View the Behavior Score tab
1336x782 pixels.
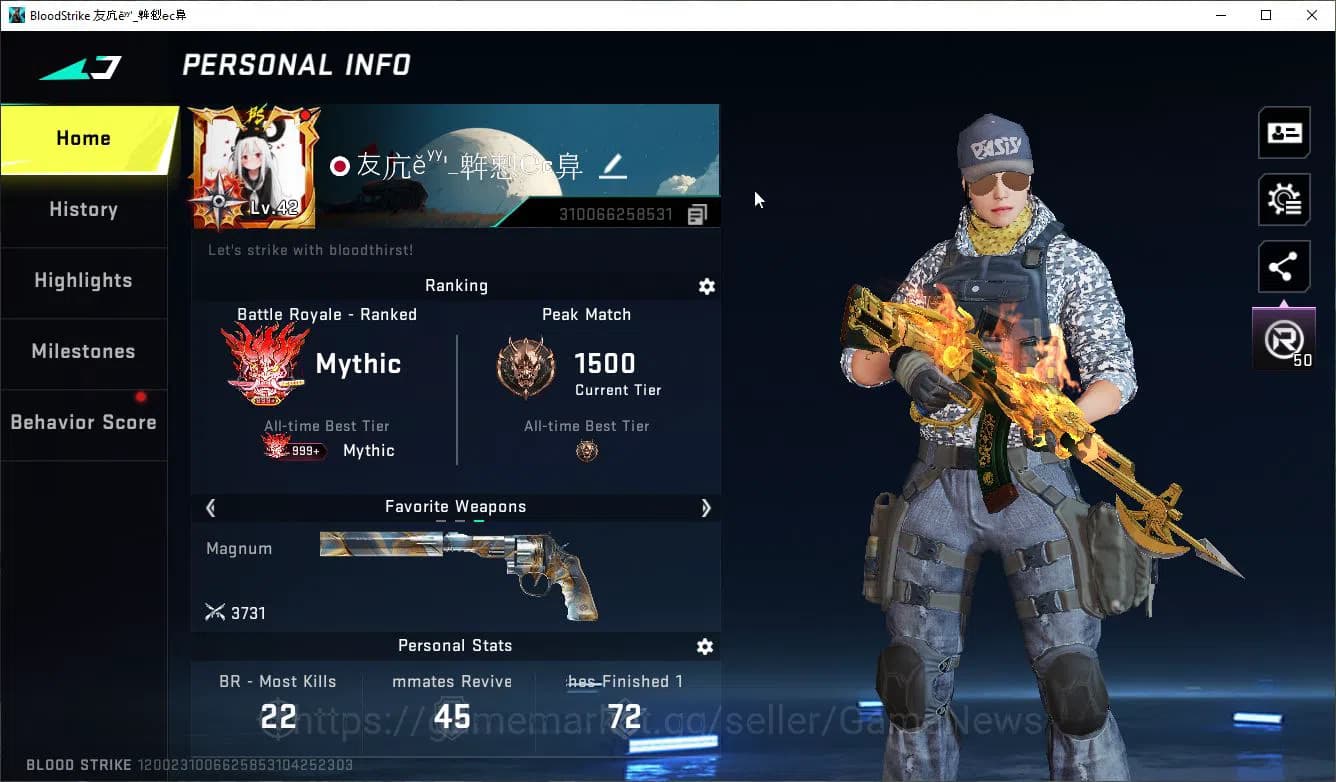(83, 423)
